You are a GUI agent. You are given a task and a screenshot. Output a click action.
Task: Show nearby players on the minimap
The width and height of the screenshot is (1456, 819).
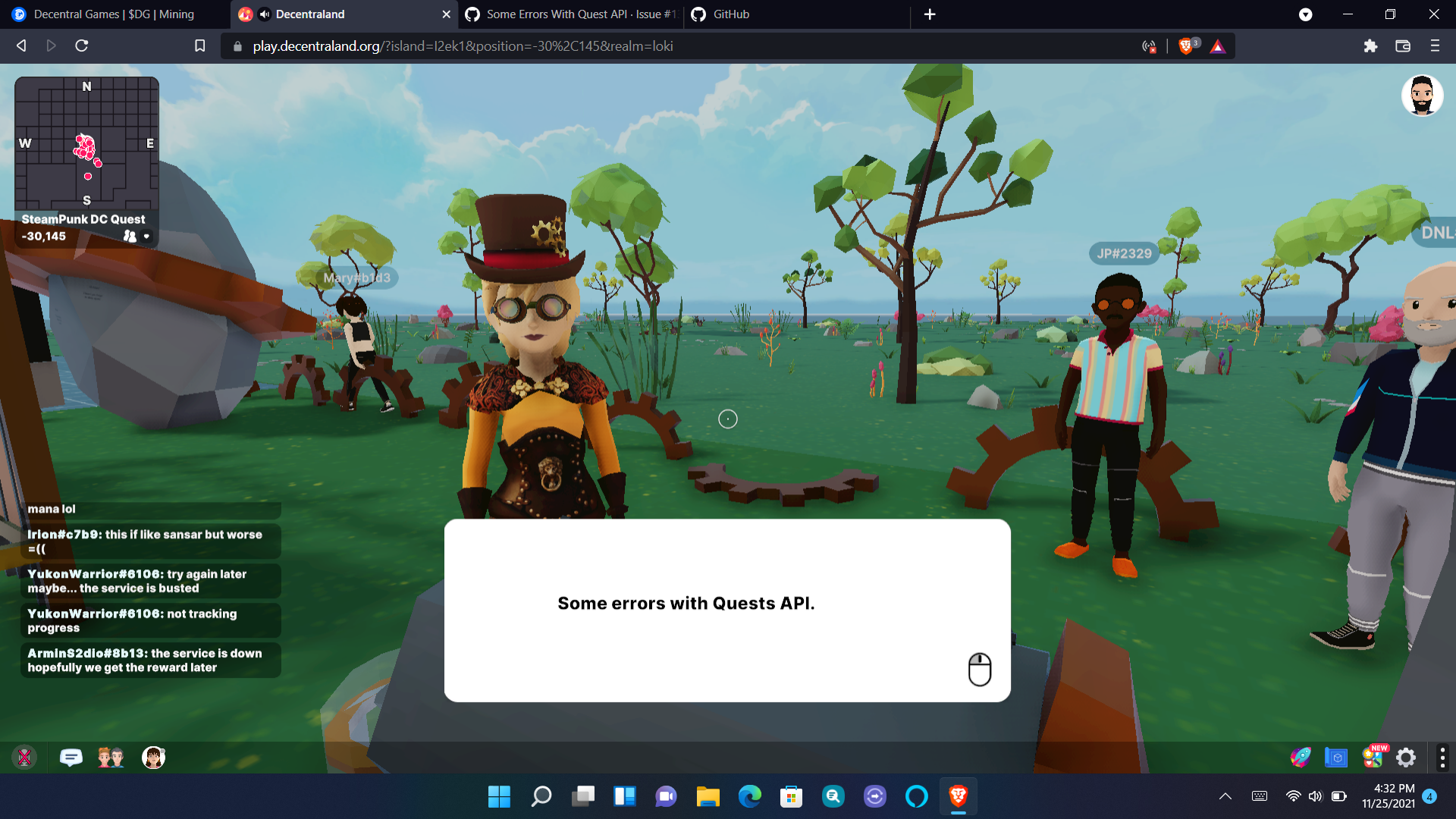tap(130, 237)
